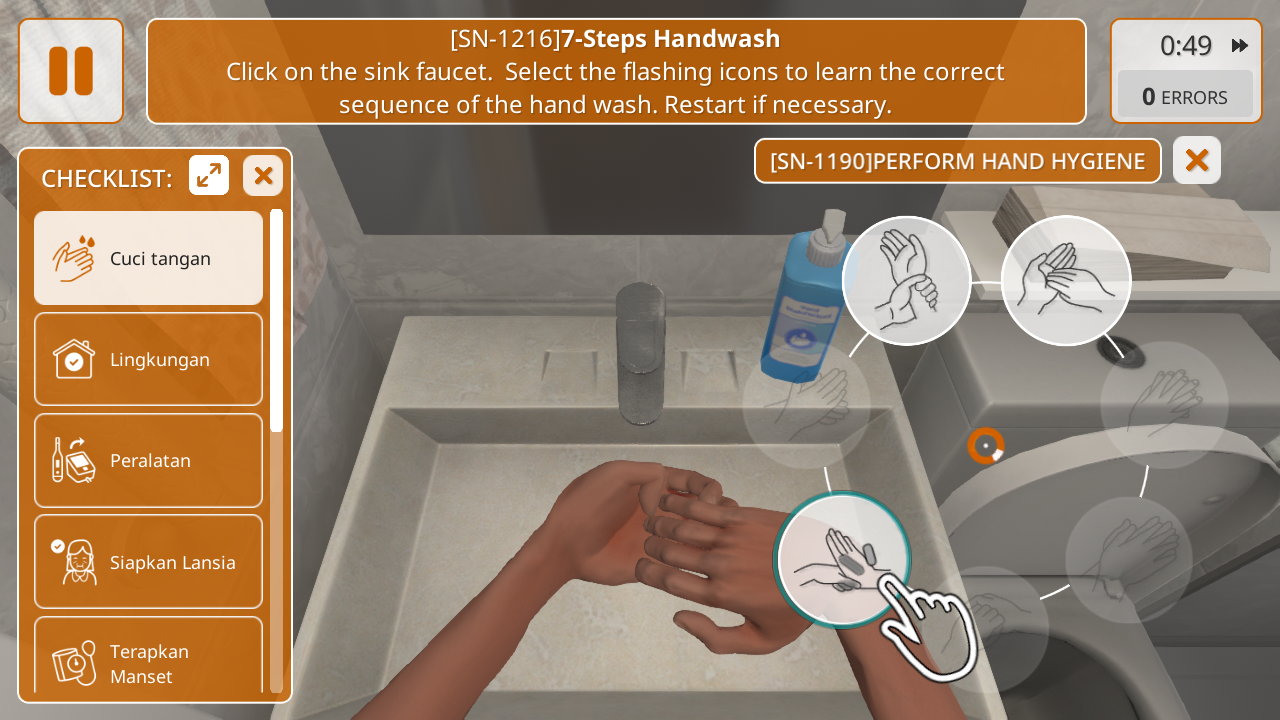Close the Perform Hand Hygiene task
Screen dimensions: 1280x720
1197,160
